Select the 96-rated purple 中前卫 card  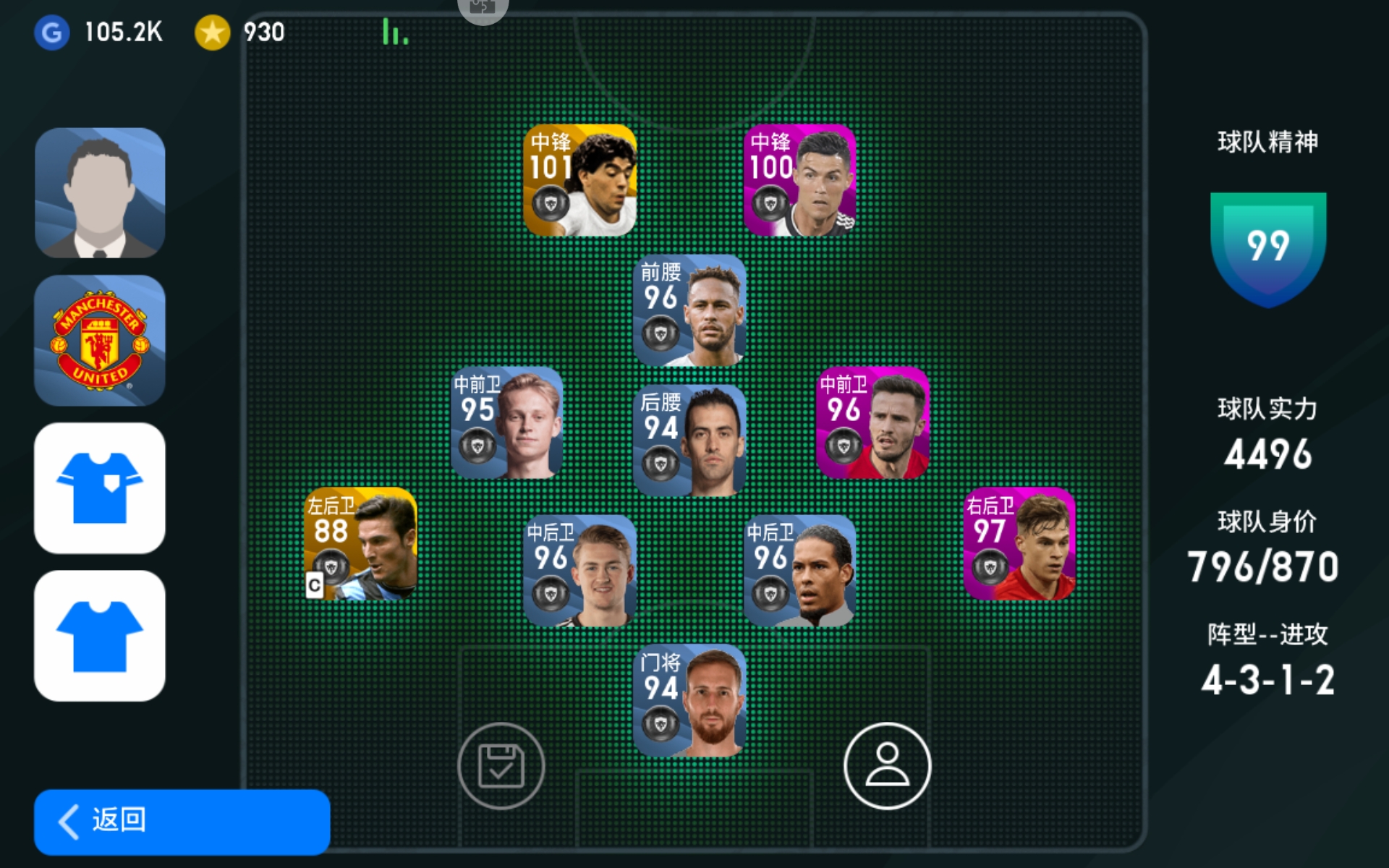pos(872,423)
